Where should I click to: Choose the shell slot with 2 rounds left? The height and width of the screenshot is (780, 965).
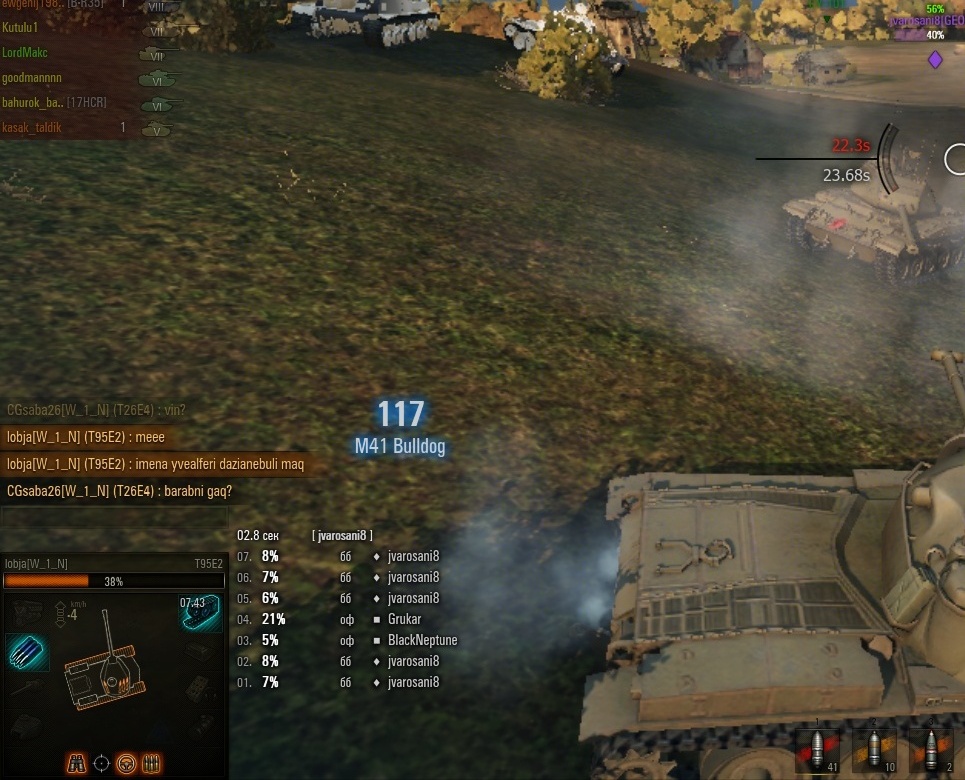click(x=930, y=750)
